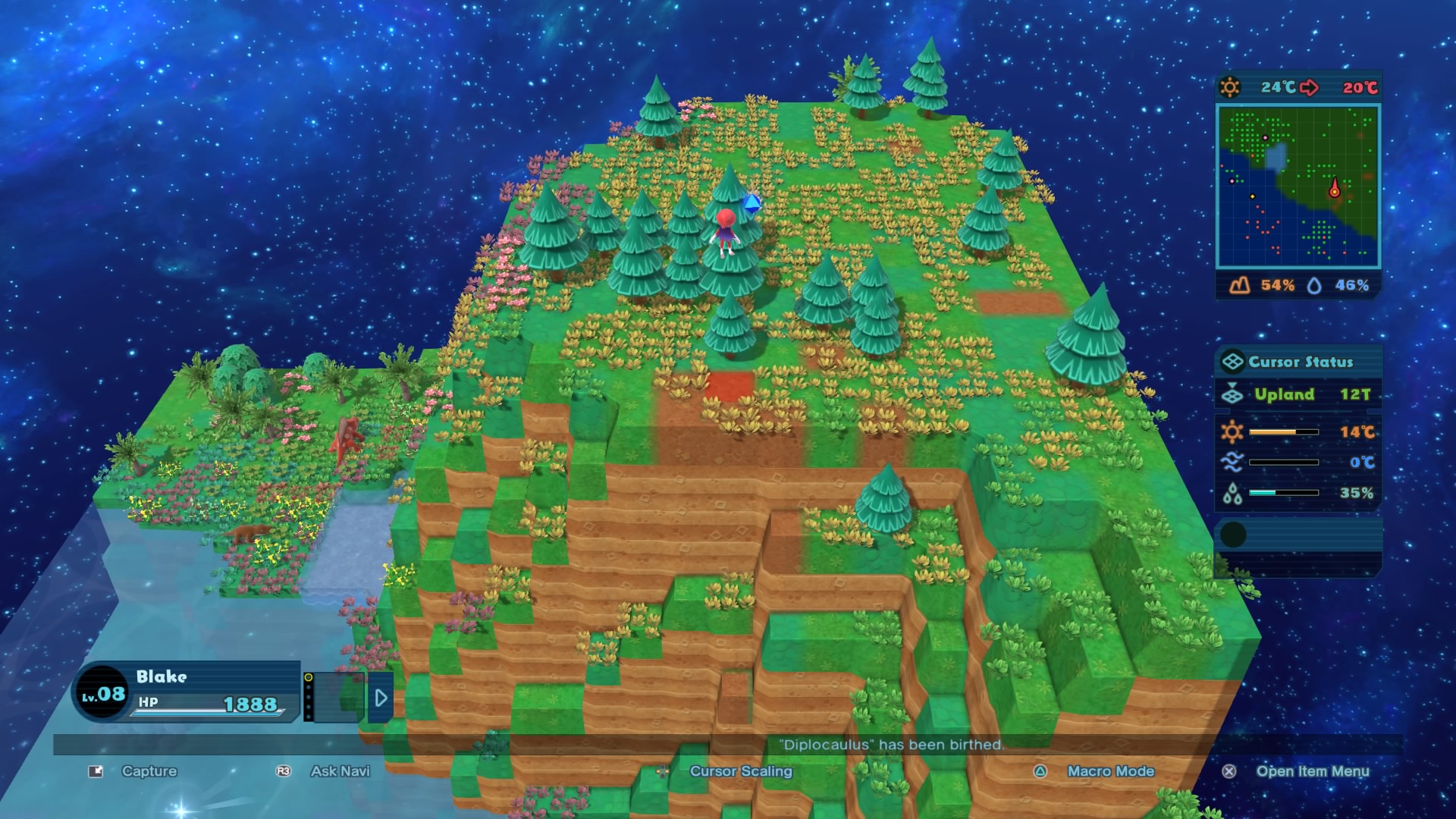Click the Capture label
Viewport: 1456px width, 819px height.
pos(149,771)
